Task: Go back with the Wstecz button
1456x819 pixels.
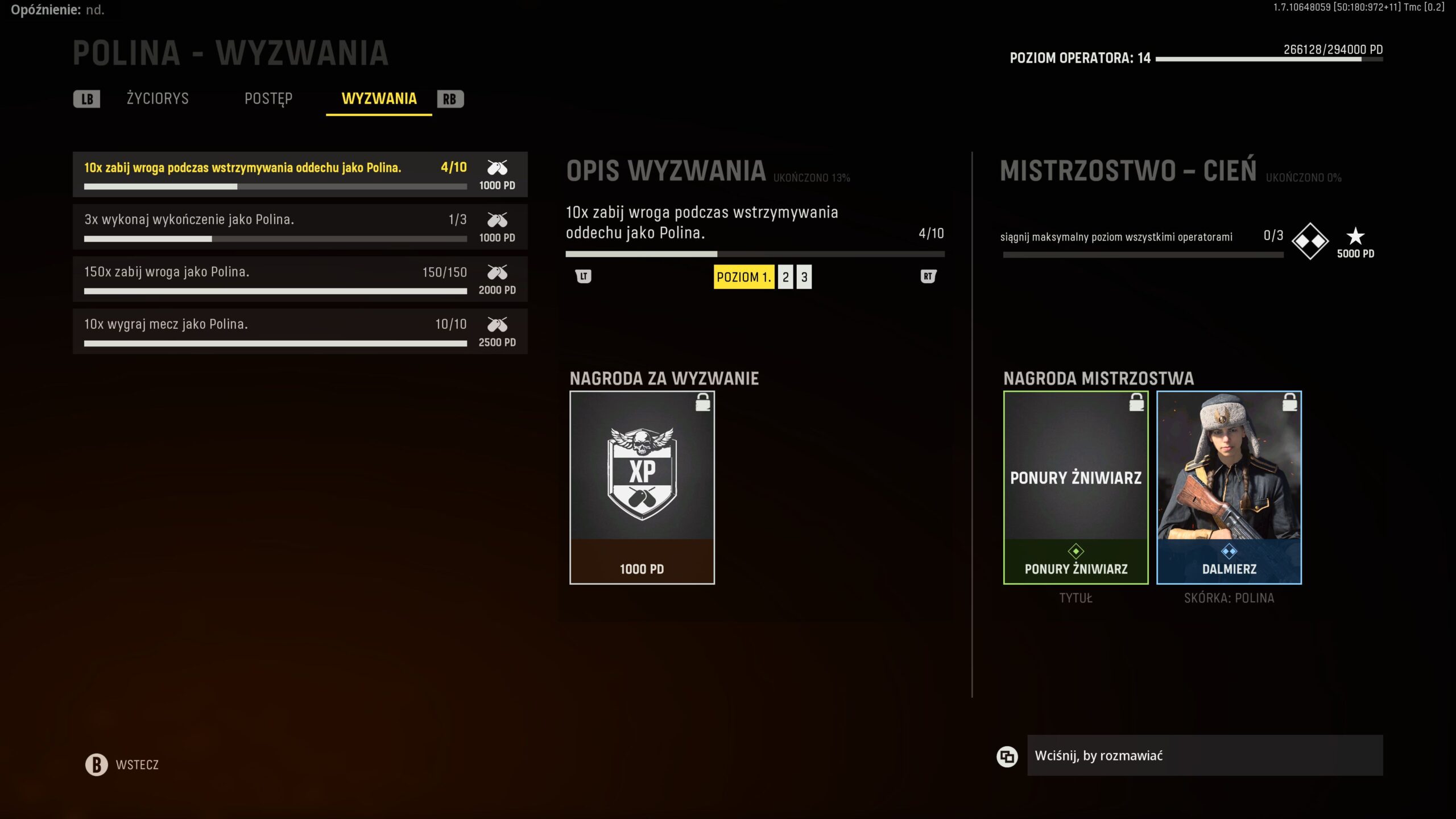Action: click(x=122, y=764)
